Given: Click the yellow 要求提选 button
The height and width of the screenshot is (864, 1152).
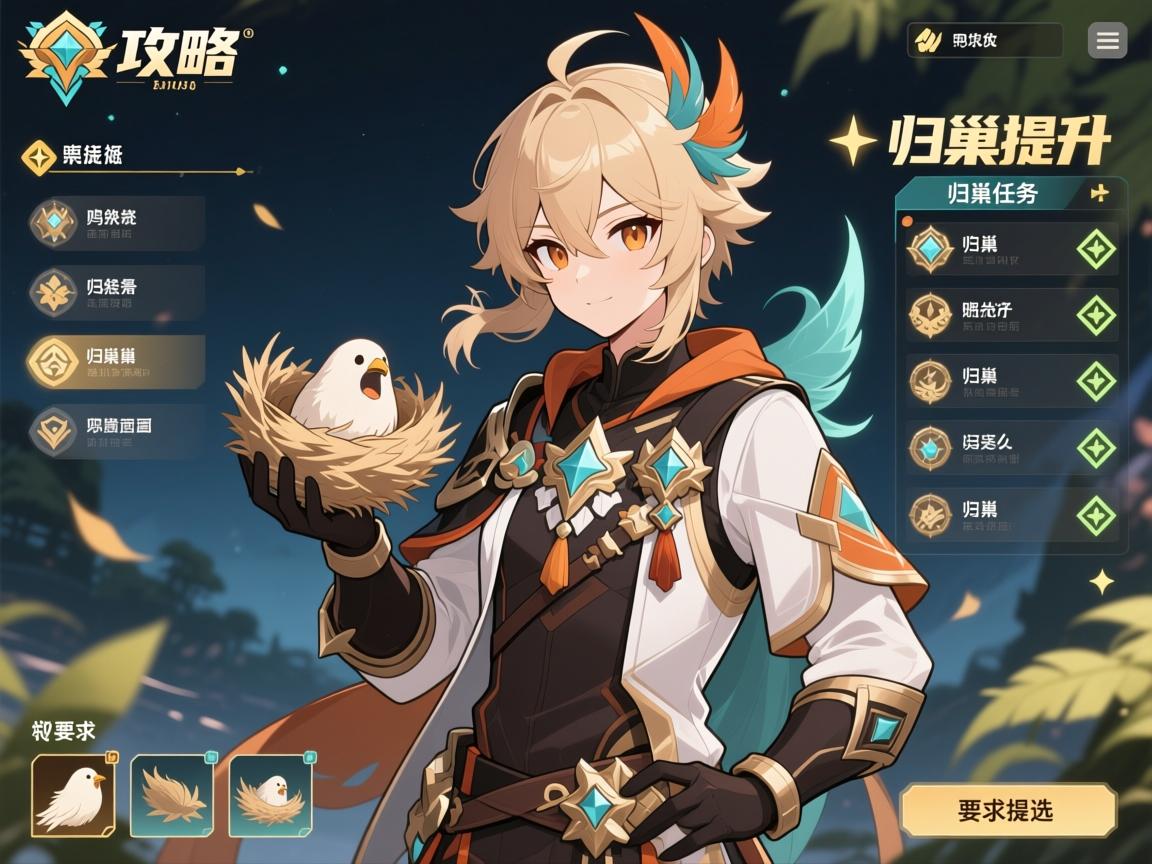Looking at the screenshot, I should click(x=1008, y=810).
